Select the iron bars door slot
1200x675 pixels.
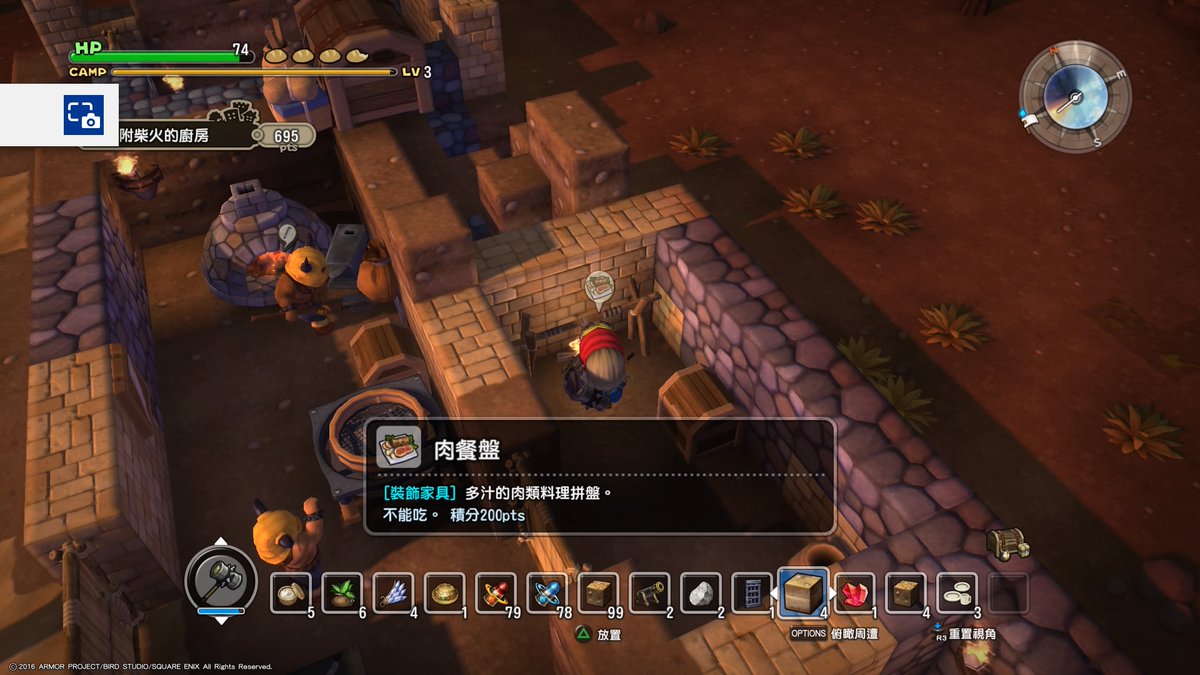752,592
